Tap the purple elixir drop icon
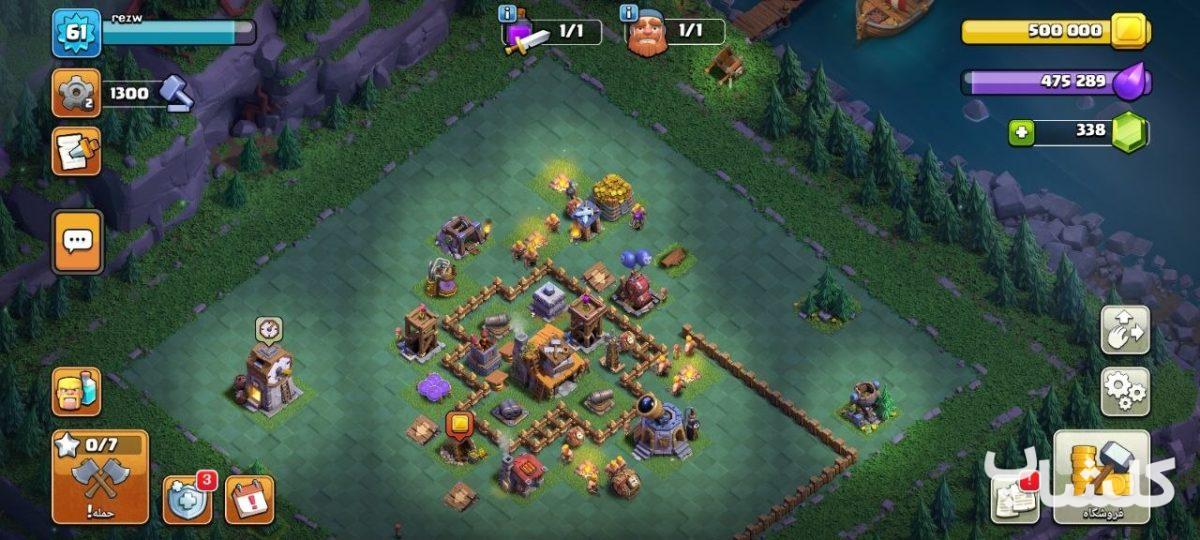 coord(1132,81)
